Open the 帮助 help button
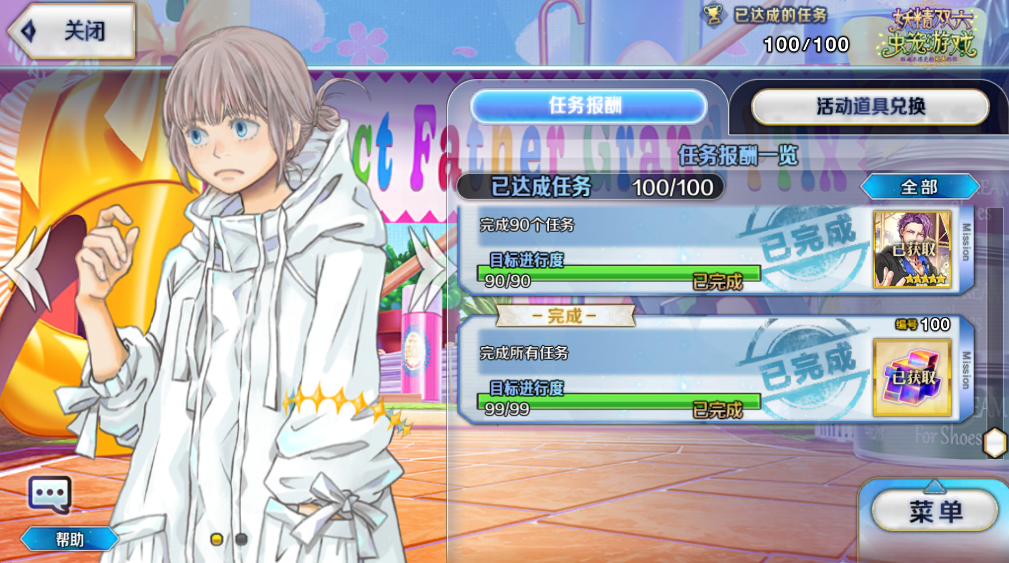Screen dimensions: 1009x563 (70, 540)
